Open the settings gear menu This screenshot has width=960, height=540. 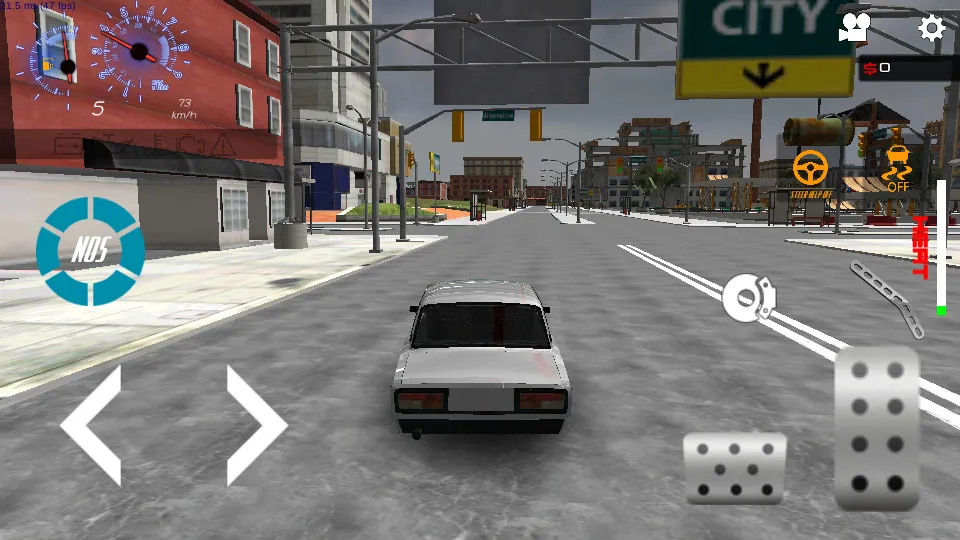pyautogui.click(x=931, y=28)
